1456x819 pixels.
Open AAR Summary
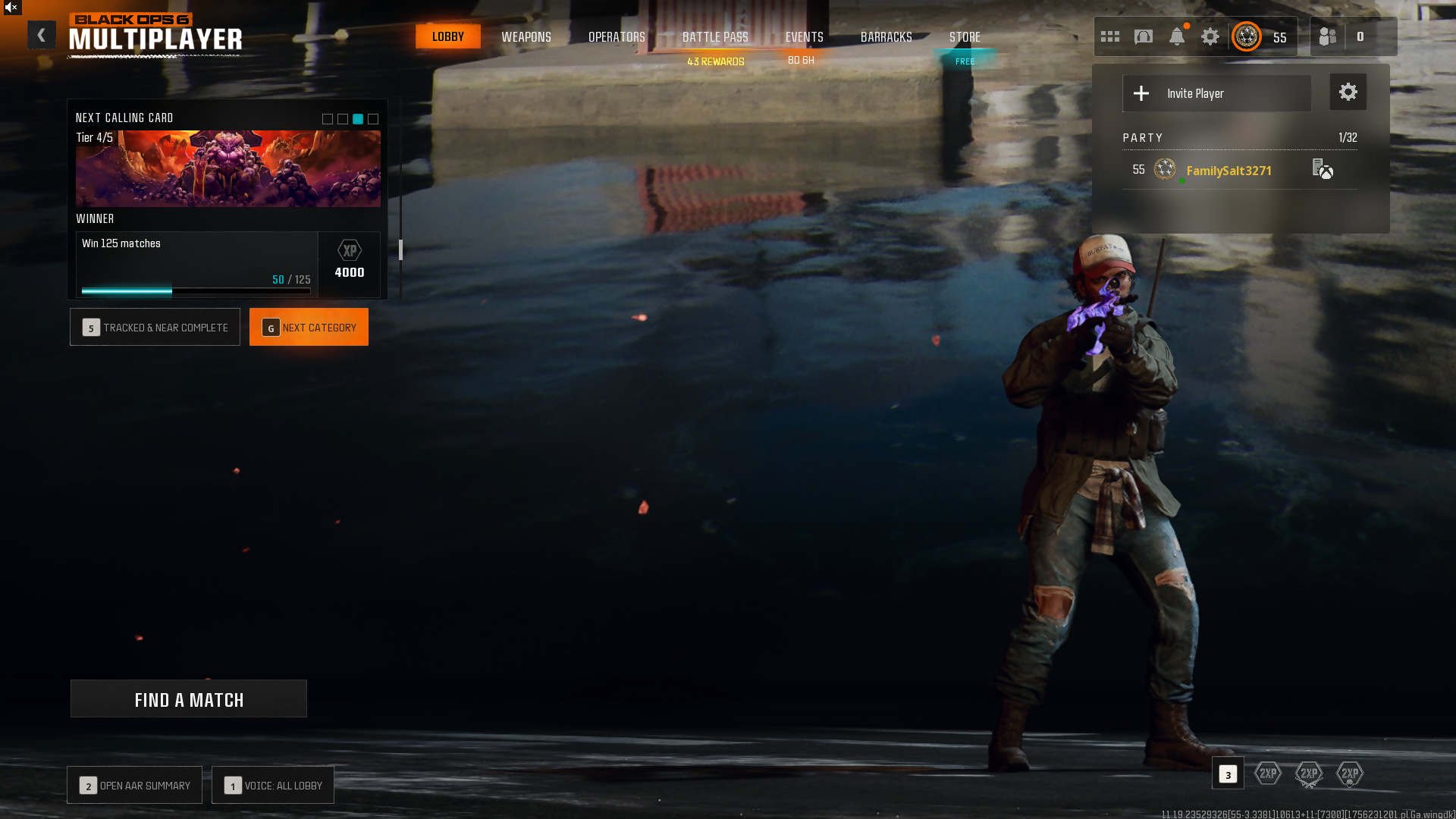click(x=135, y=786)
